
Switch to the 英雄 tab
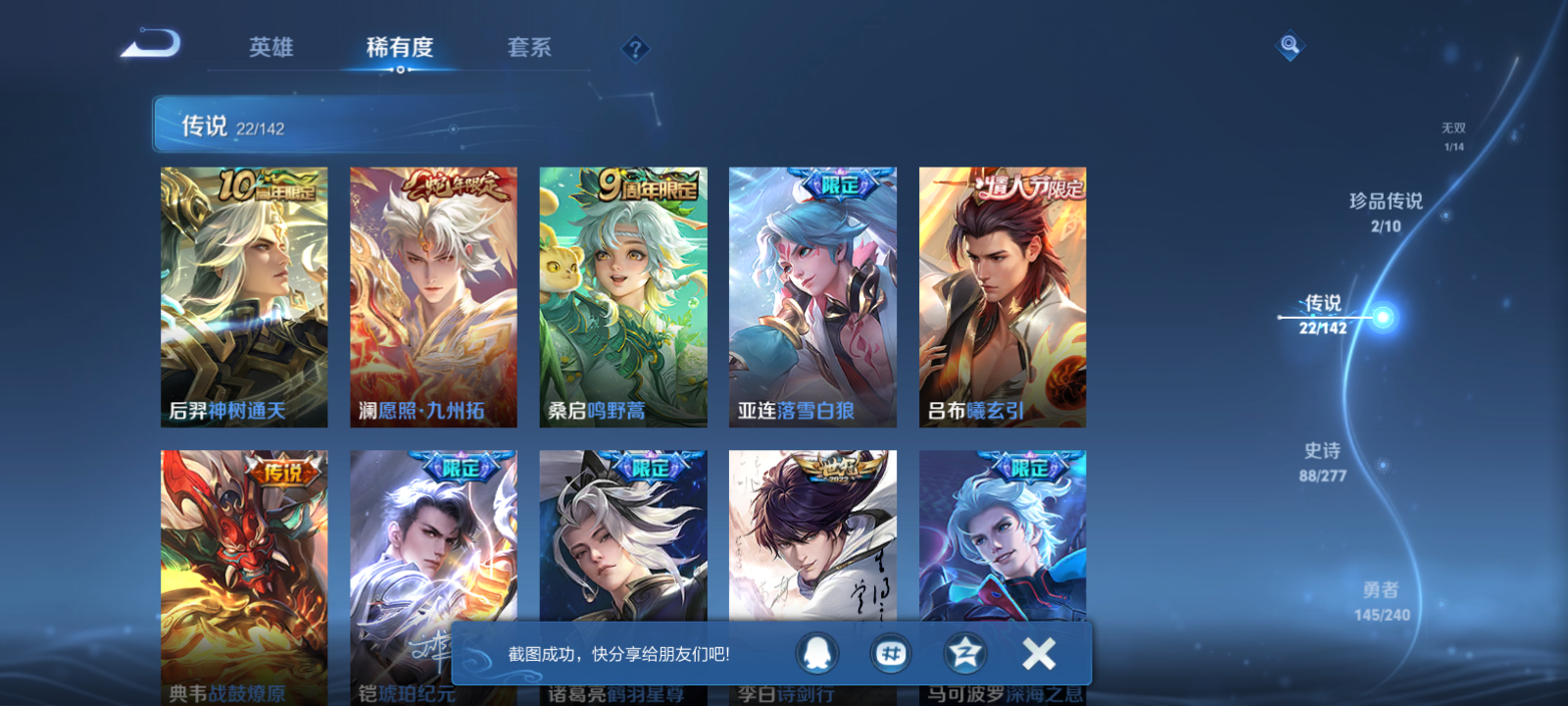tap(269, 47)
